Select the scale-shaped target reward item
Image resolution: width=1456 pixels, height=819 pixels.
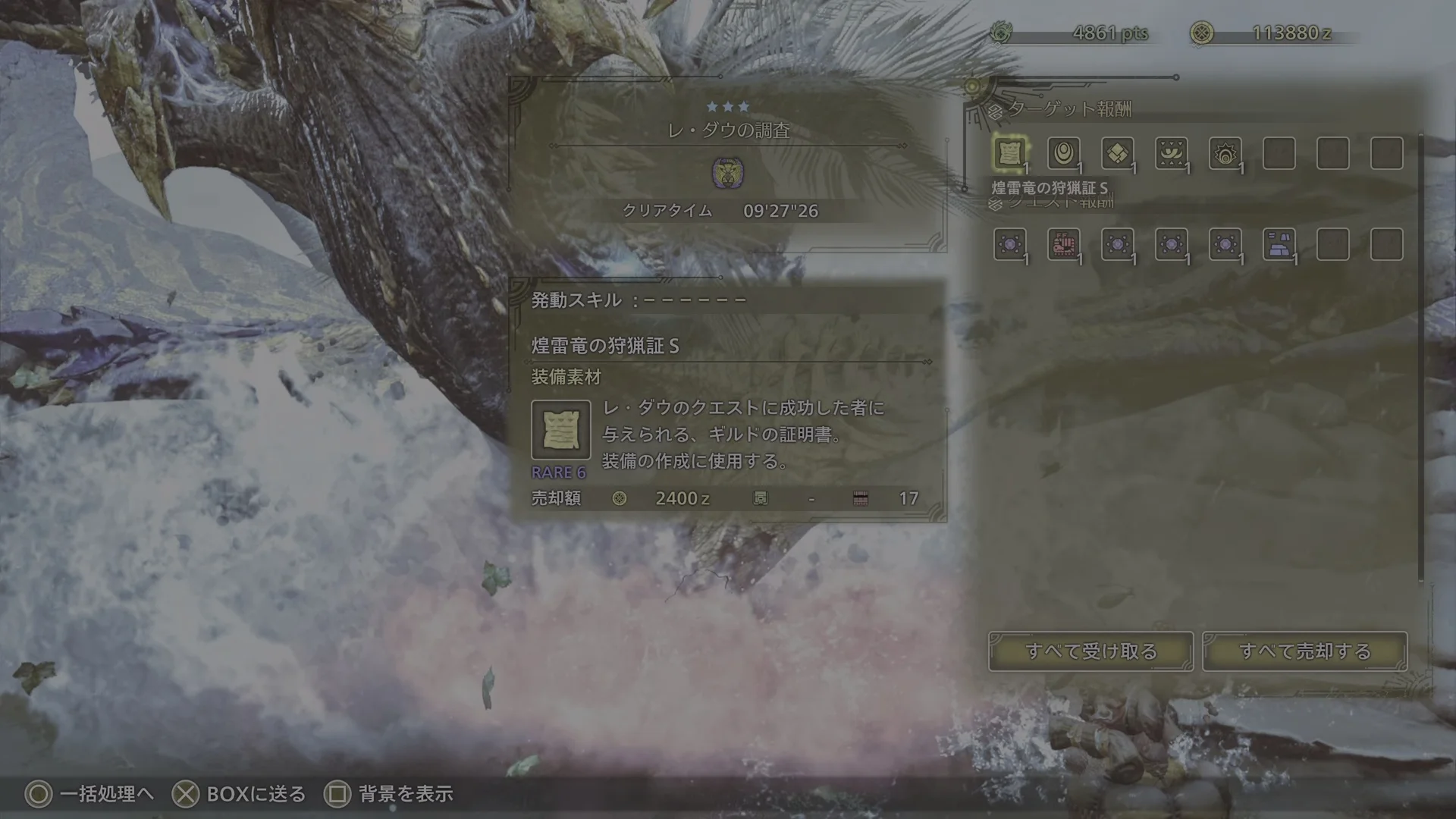(x=1118, y=154)
